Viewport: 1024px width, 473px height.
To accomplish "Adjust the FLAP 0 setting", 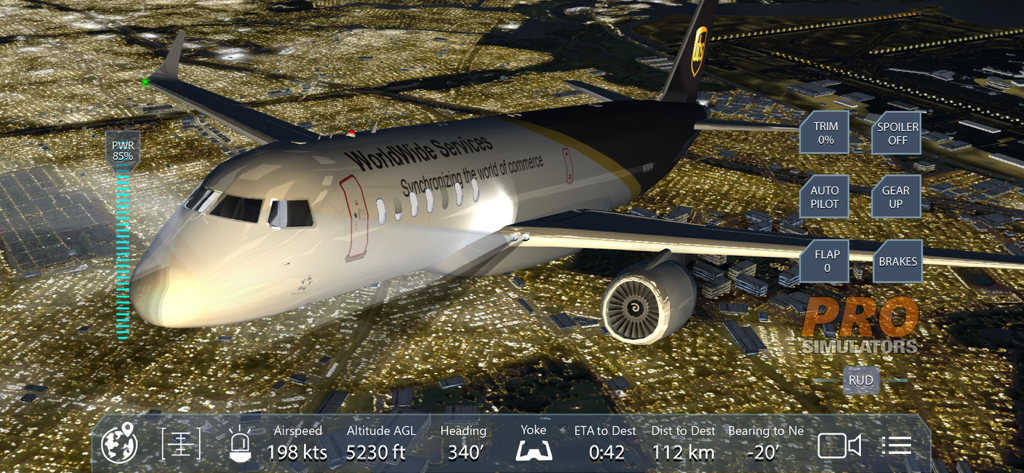I will click(827, 261).
